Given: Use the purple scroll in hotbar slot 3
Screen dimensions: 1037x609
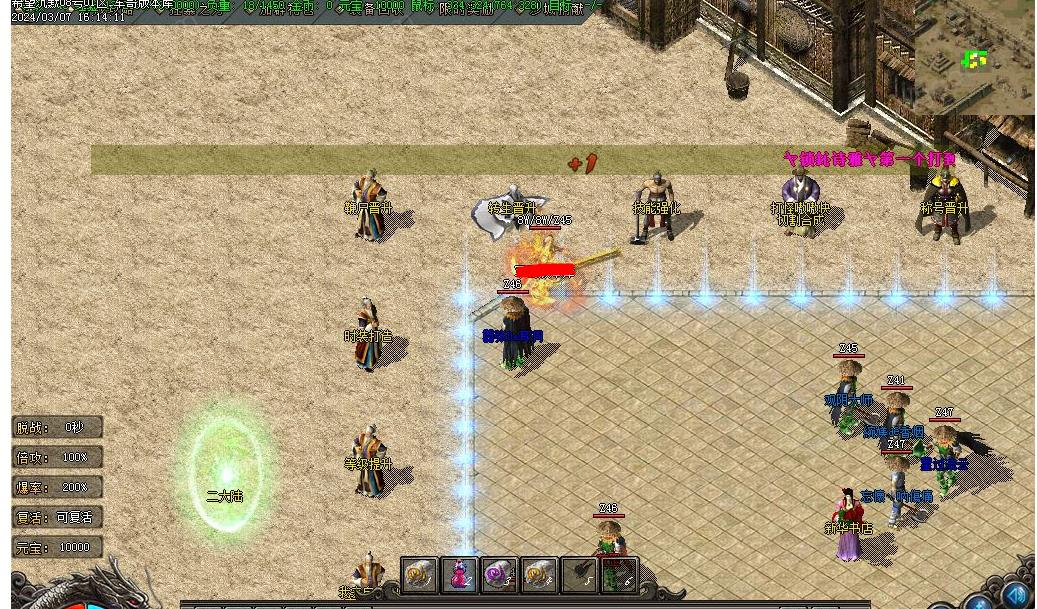Looking at the screenshot, I should (x=499, y=575).
